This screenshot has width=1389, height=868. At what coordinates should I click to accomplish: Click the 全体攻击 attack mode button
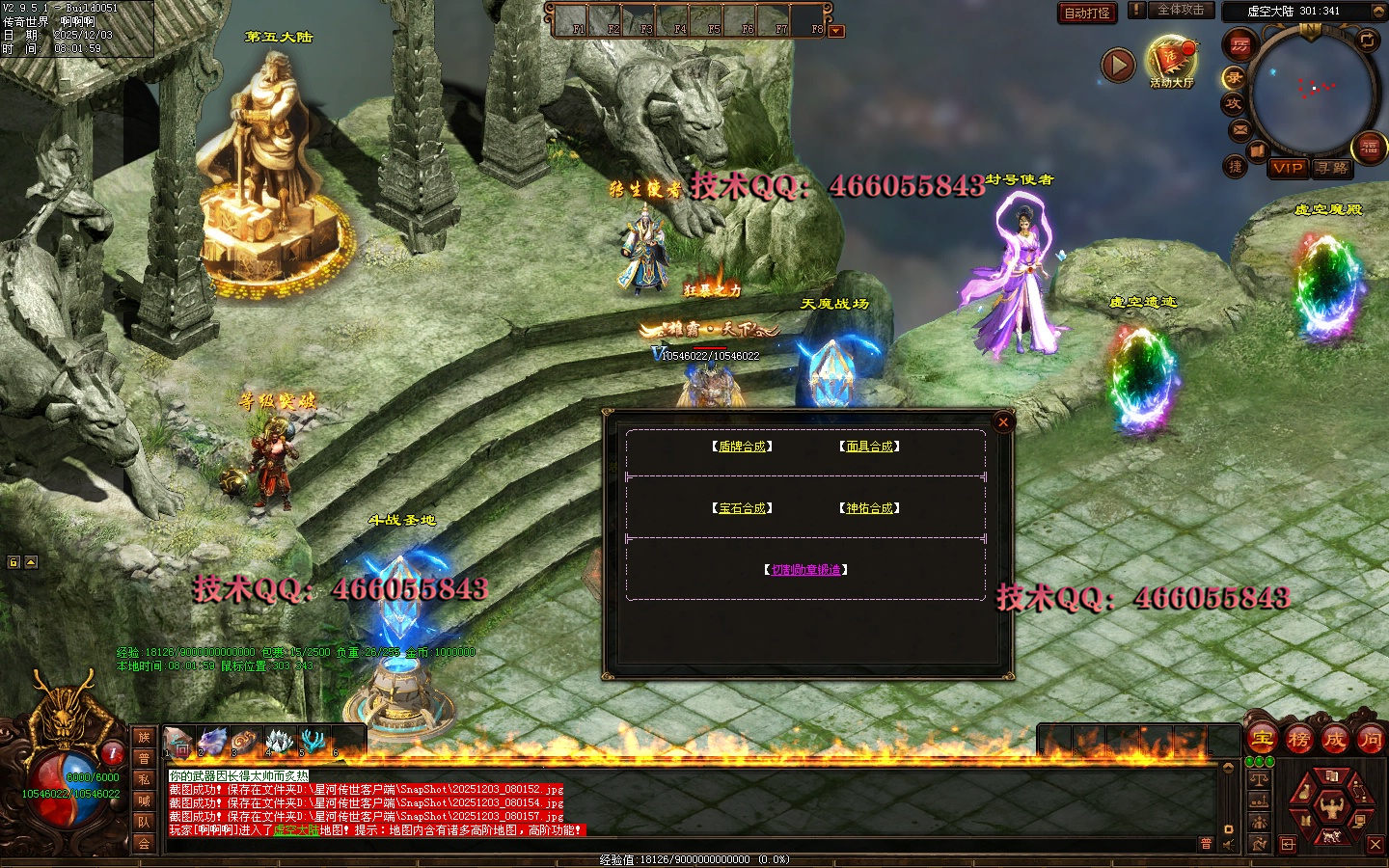click(1180, 10)
